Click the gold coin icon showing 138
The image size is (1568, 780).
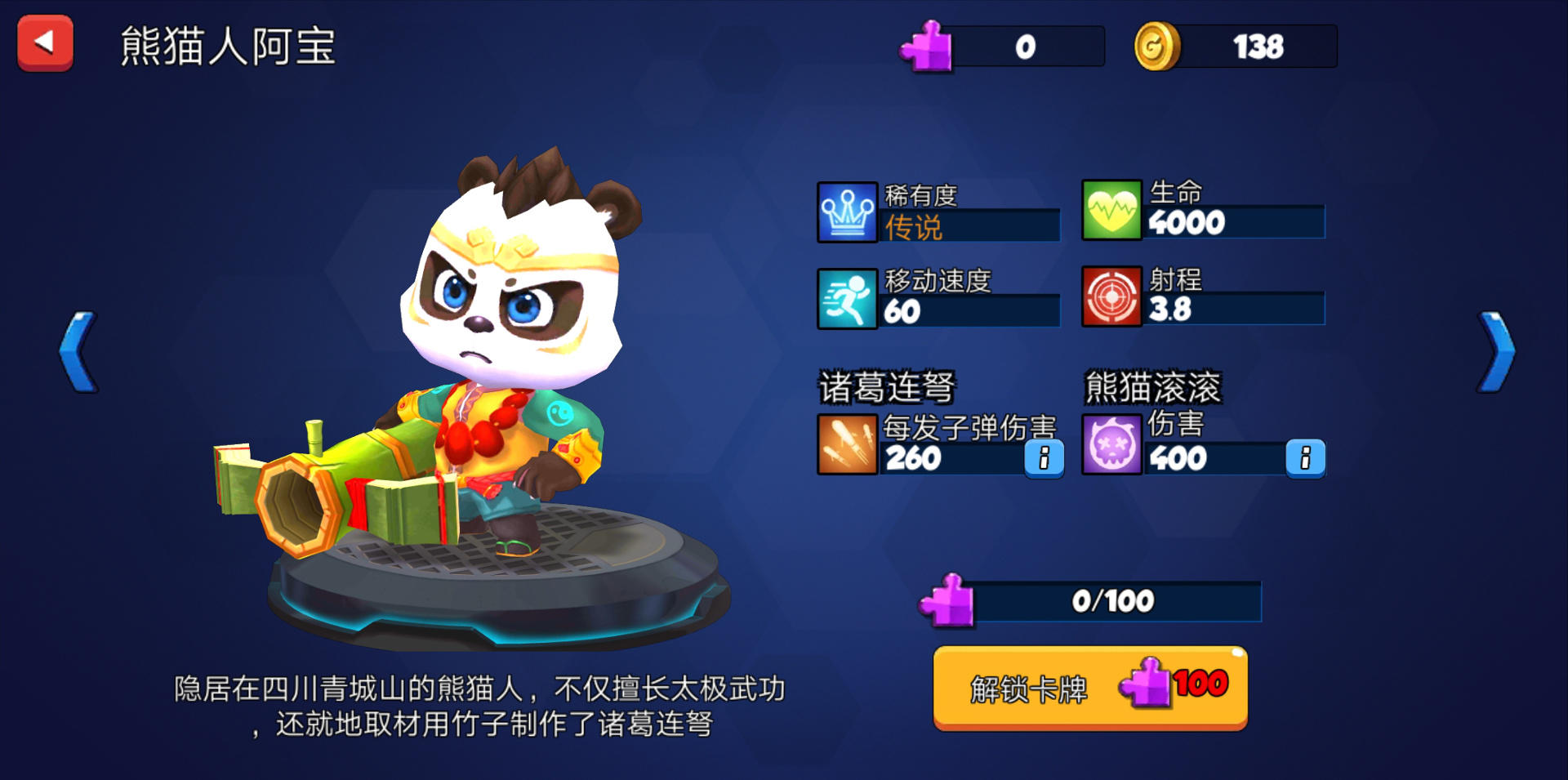(x=1156, y=45)
